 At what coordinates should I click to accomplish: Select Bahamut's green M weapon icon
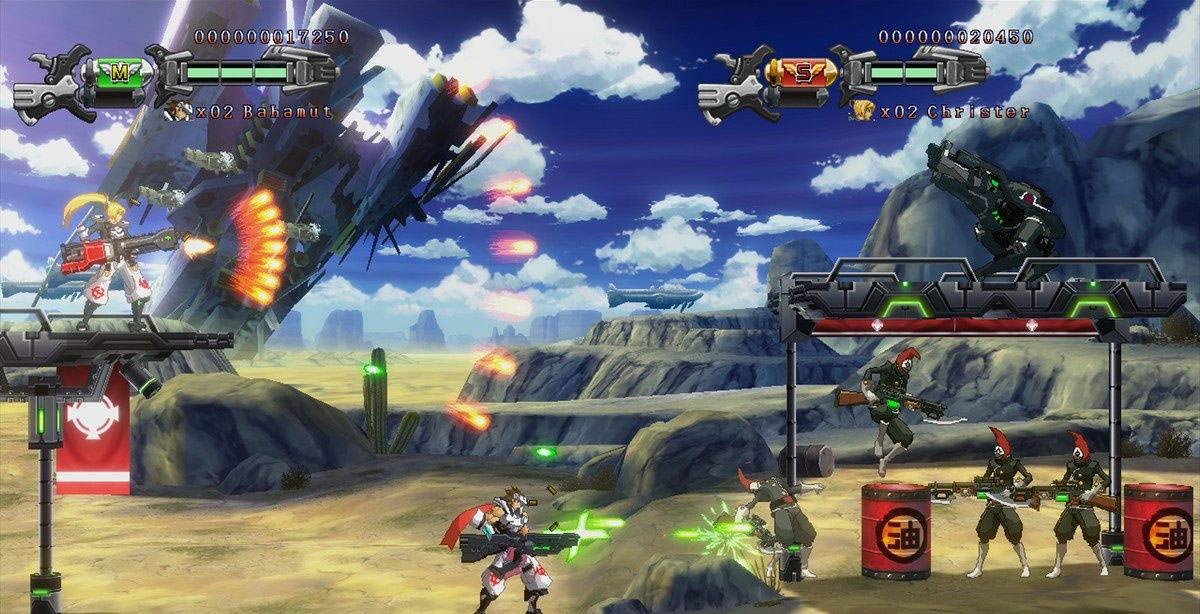tap(120, 72)
